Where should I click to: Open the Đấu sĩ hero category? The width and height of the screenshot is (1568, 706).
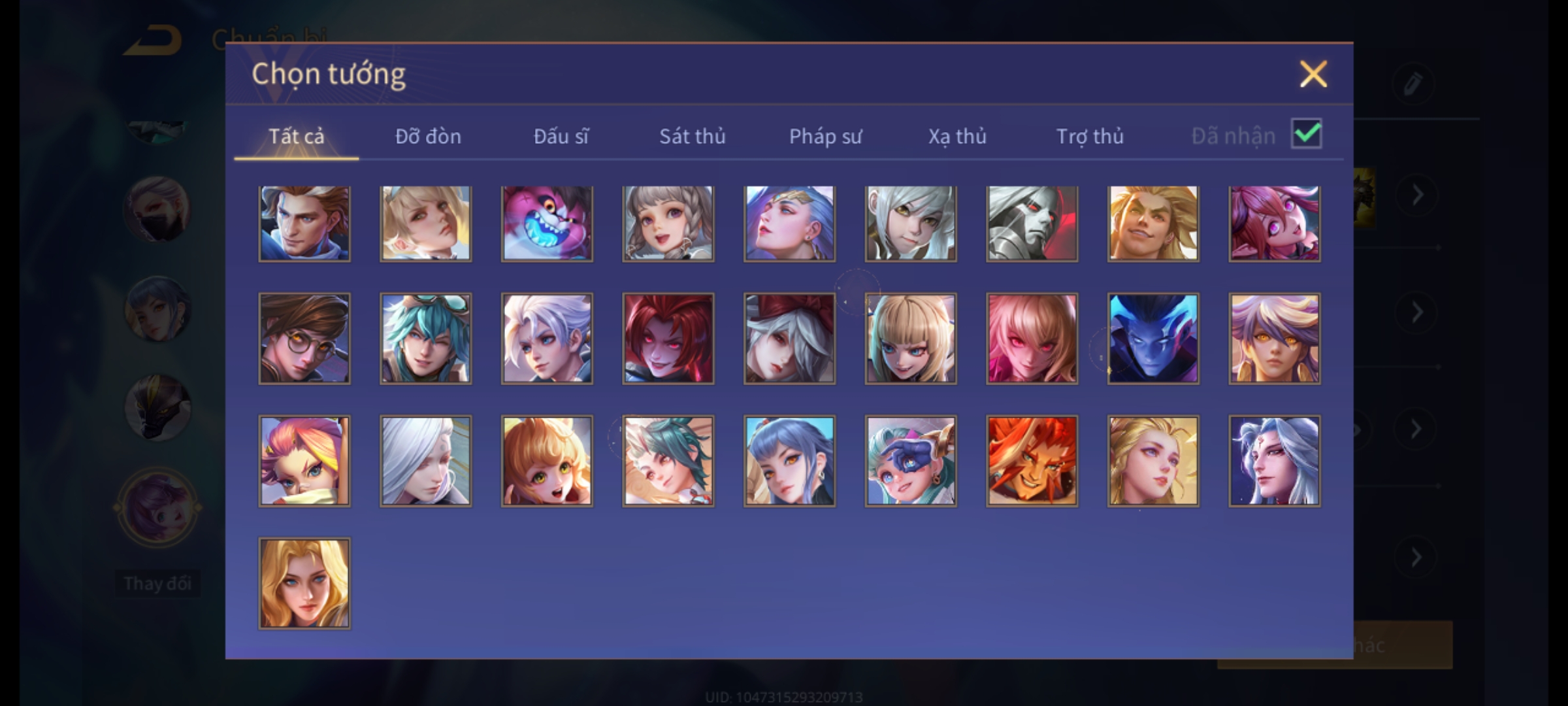tap(561, 136)
